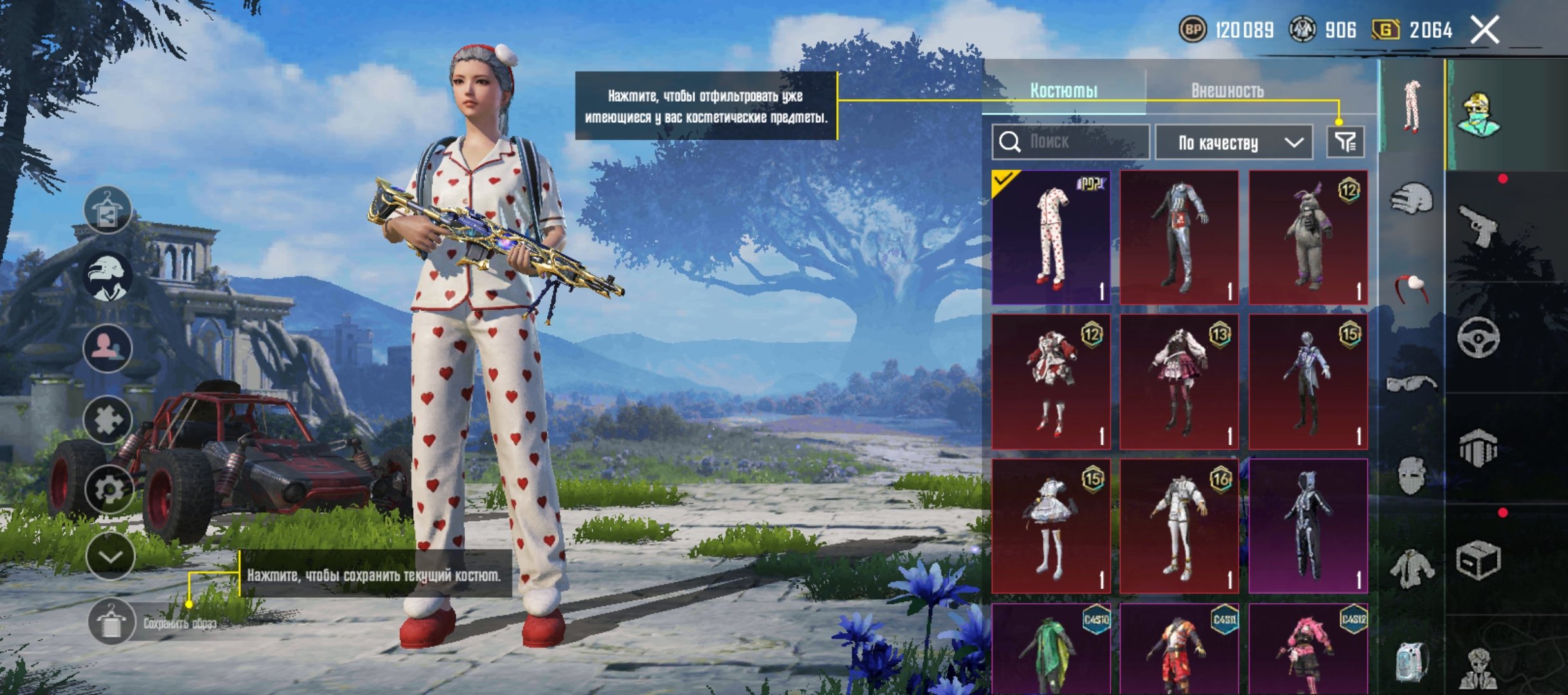Select the white dress level 15 costume
The height and width of the screenshot is (695, 1568).
tap(1051, 526)
